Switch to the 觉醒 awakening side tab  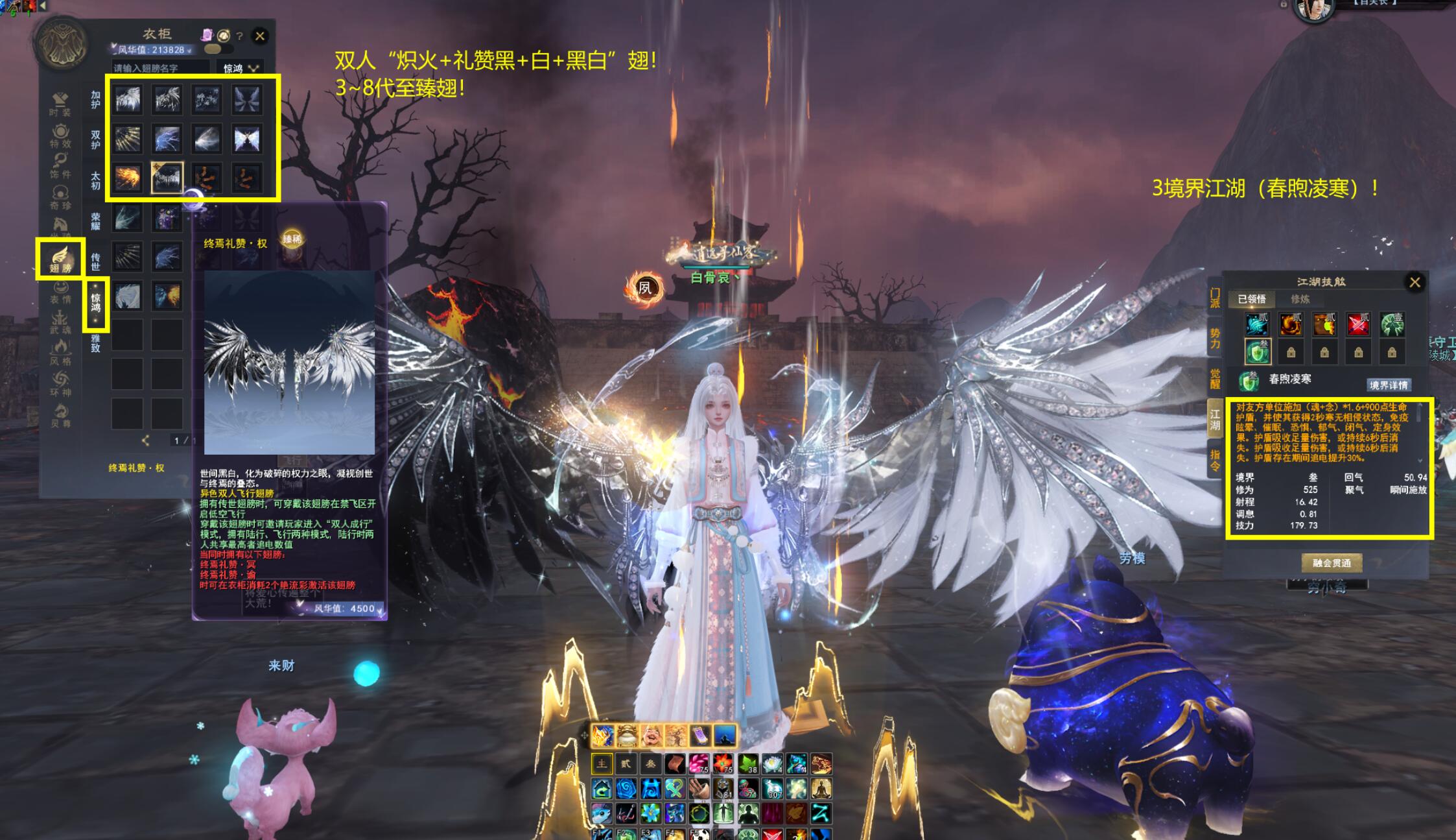click(1215, 378)
